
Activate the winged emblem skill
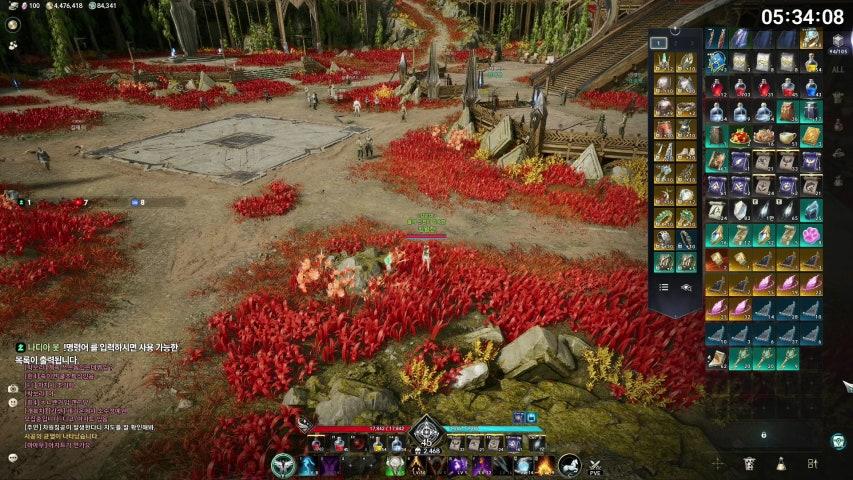pyautogui.click(x=283, y=465)
